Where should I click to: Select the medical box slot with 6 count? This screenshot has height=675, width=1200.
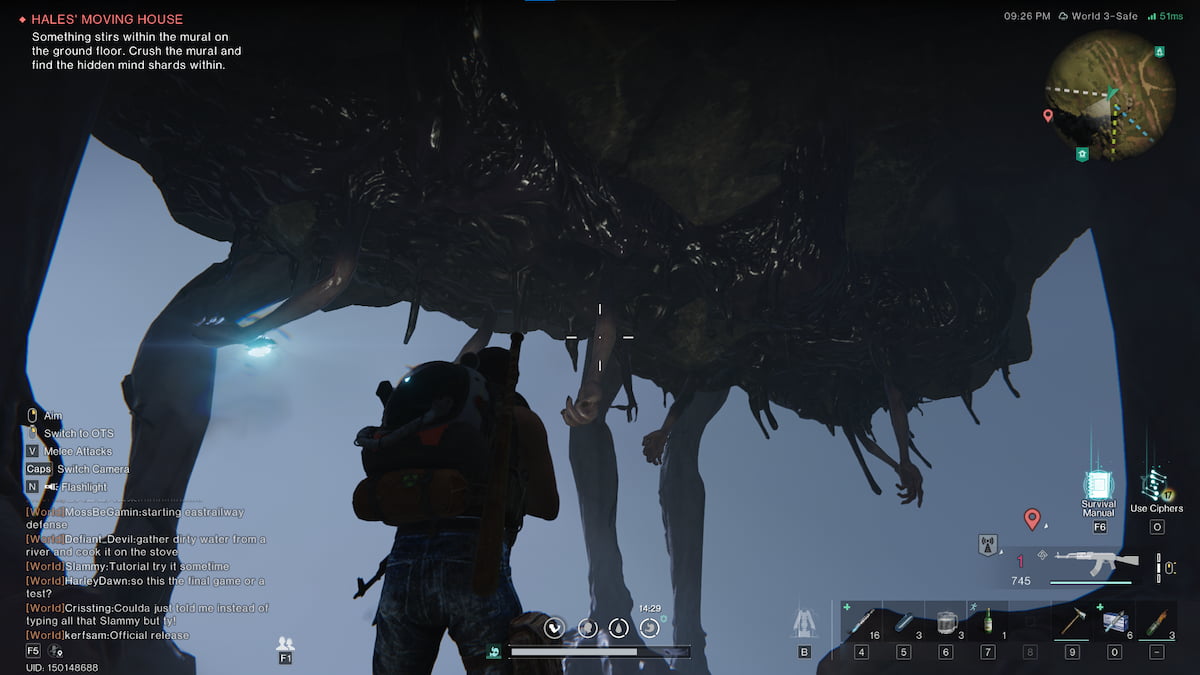coord(1114,623)
